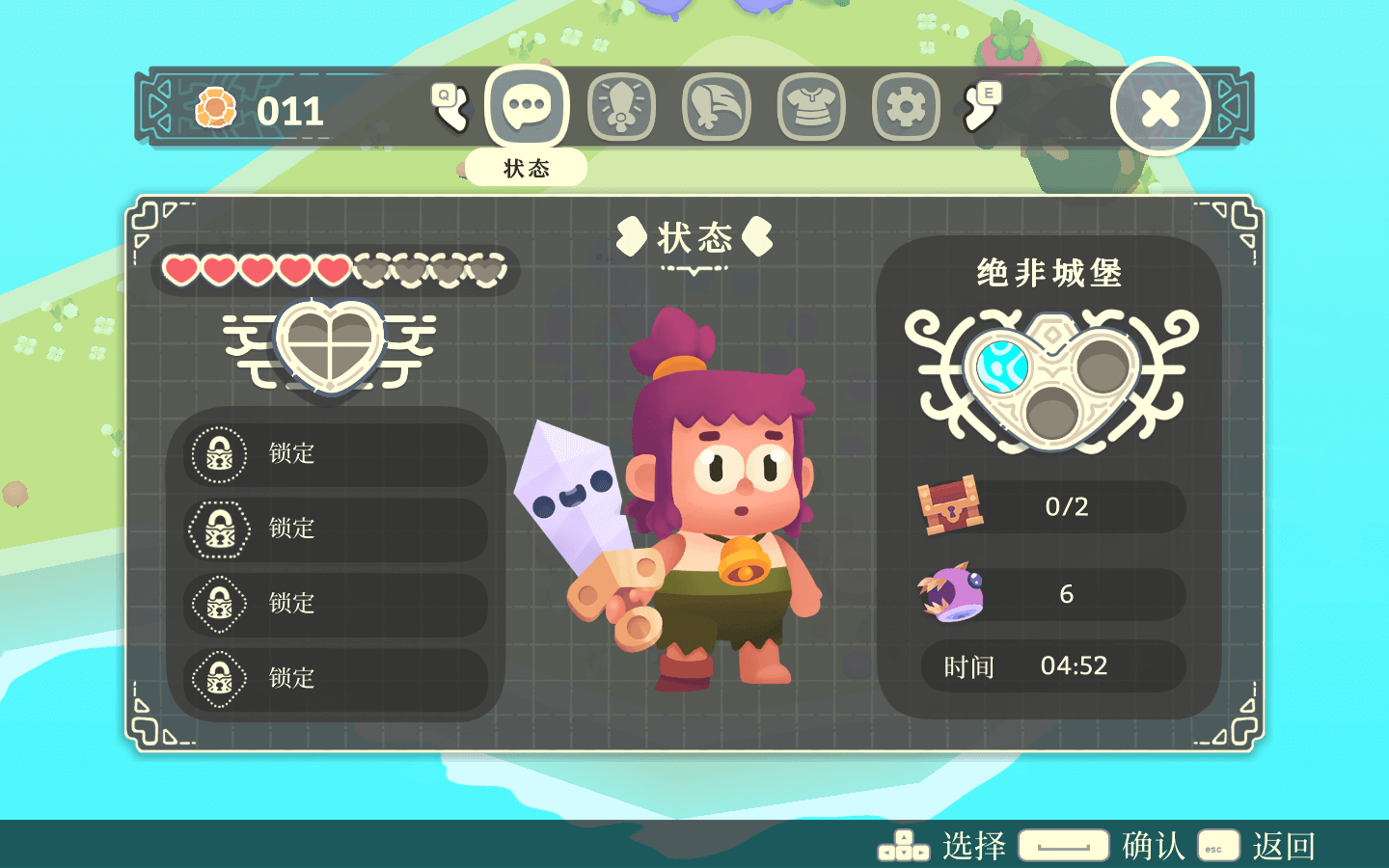Viewport: 1389px width, 868px height.
Task: Select the 状态 speech-bubble tab
Action: point(527,106)
